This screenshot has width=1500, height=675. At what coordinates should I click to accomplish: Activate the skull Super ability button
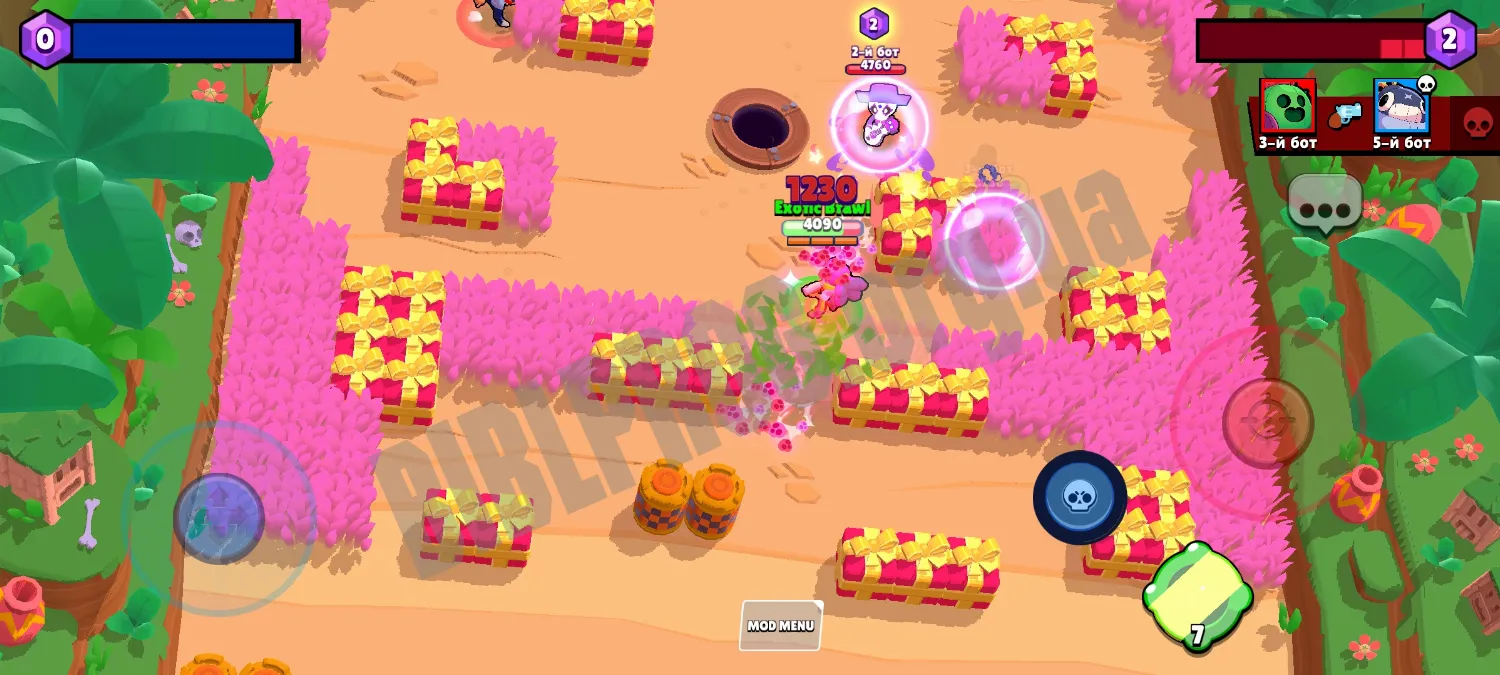(1079, 497)
